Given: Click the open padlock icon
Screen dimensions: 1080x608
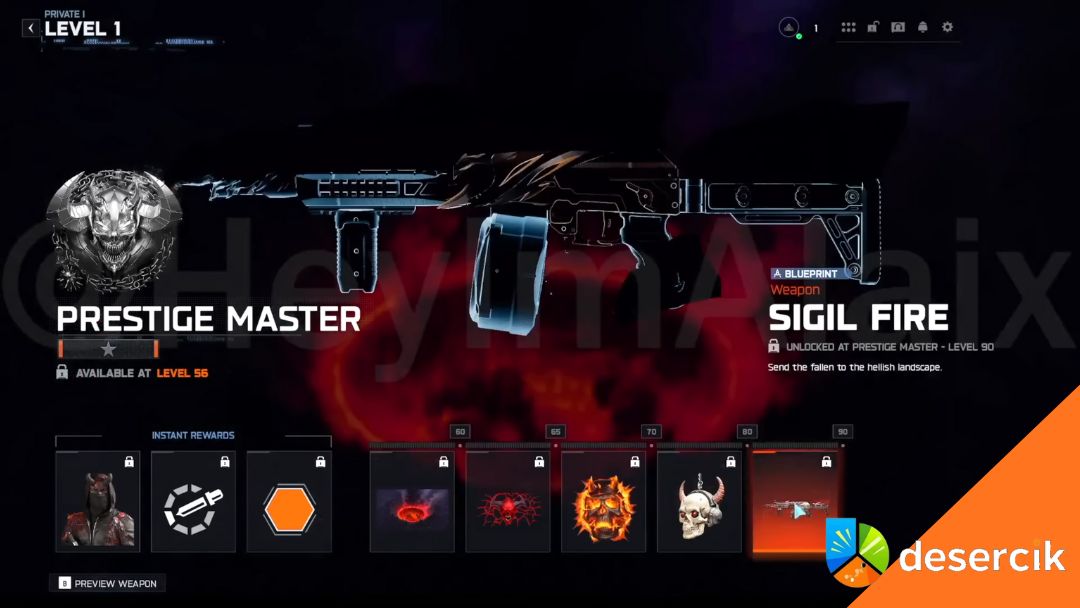Looking at the screenshot, I should tap(873, 27).
